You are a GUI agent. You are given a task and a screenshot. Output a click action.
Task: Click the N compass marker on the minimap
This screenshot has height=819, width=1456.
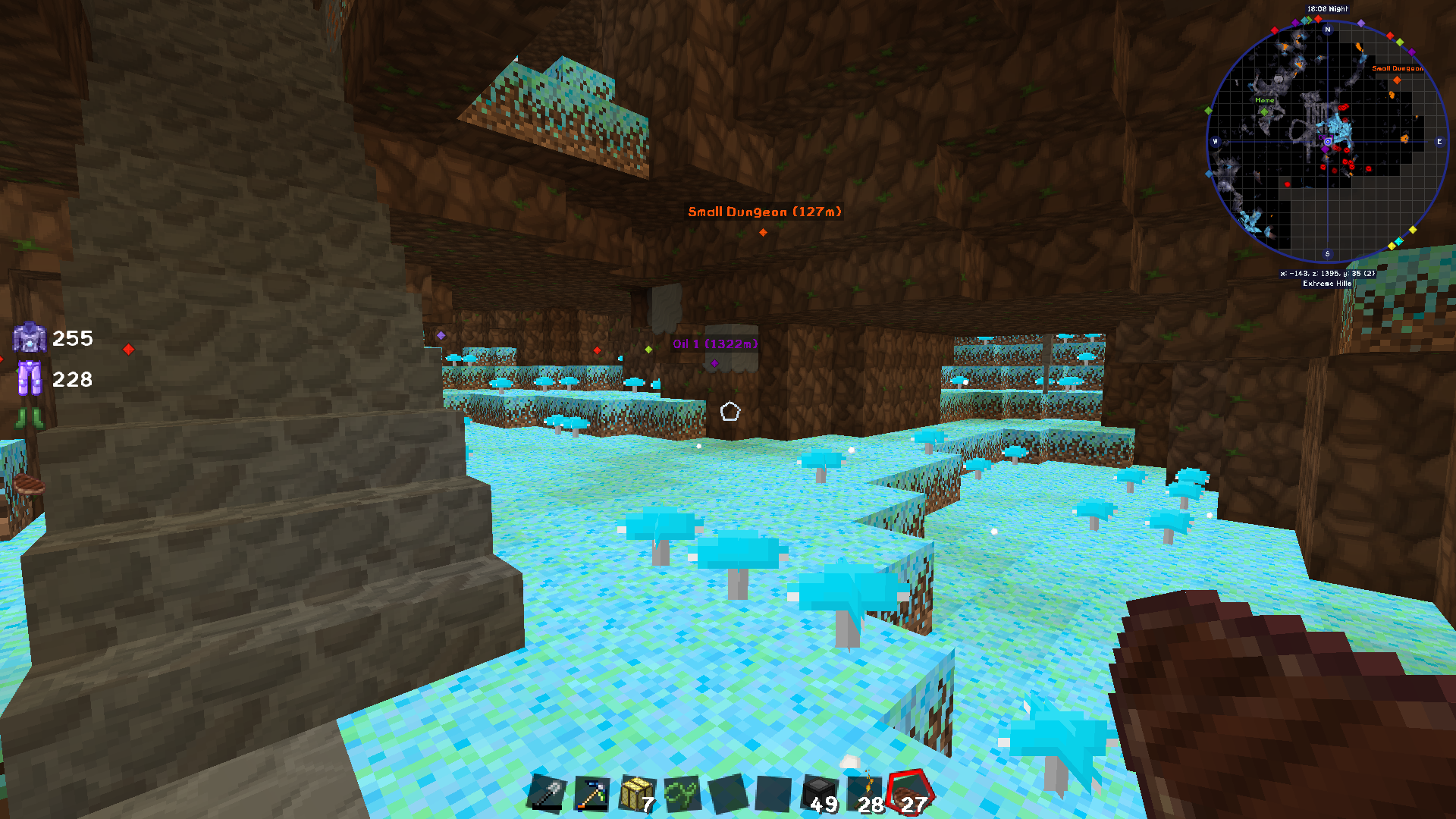[1327, 29]
